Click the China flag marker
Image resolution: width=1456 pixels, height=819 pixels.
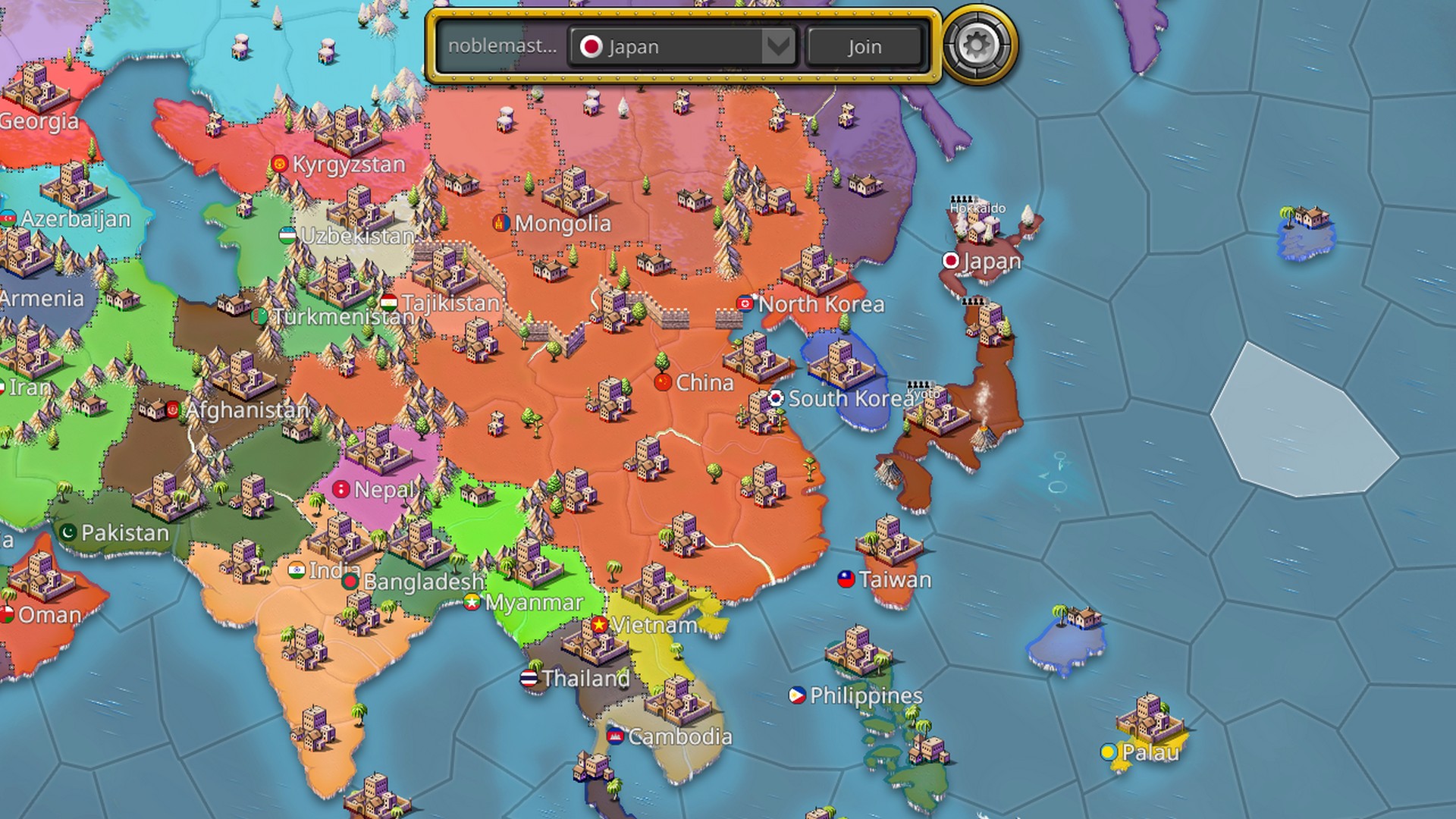point(663,383)
